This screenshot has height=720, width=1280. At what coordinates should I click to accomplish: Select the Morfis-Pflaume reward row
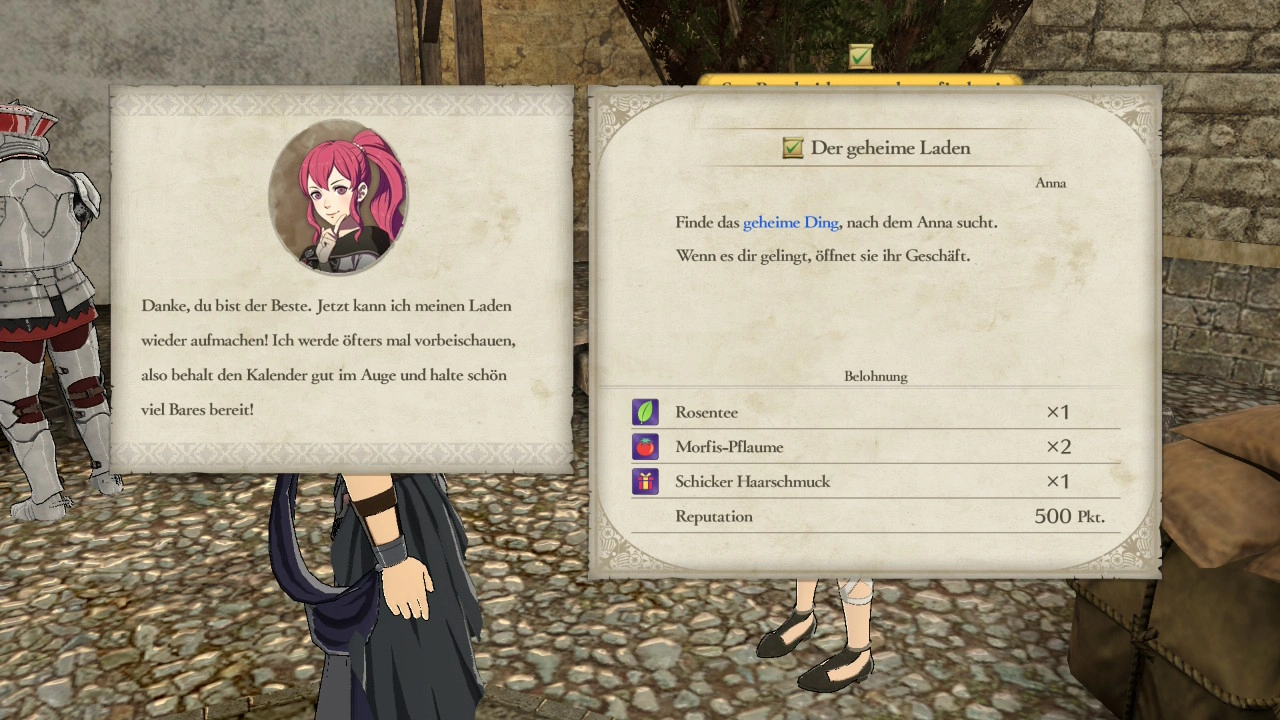874,447
